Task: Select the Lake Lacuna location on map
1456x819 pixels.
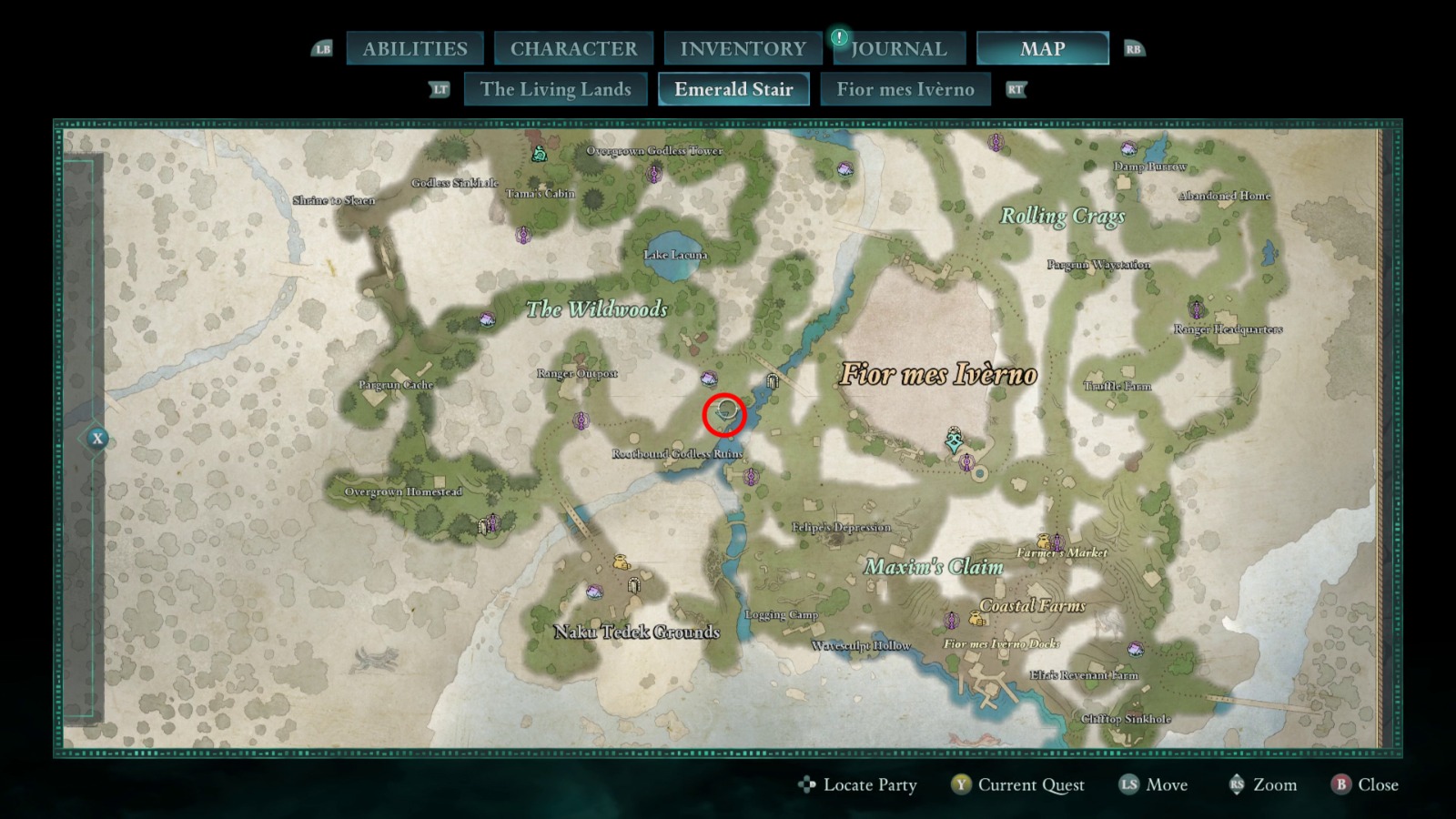Action: [675, 255]
